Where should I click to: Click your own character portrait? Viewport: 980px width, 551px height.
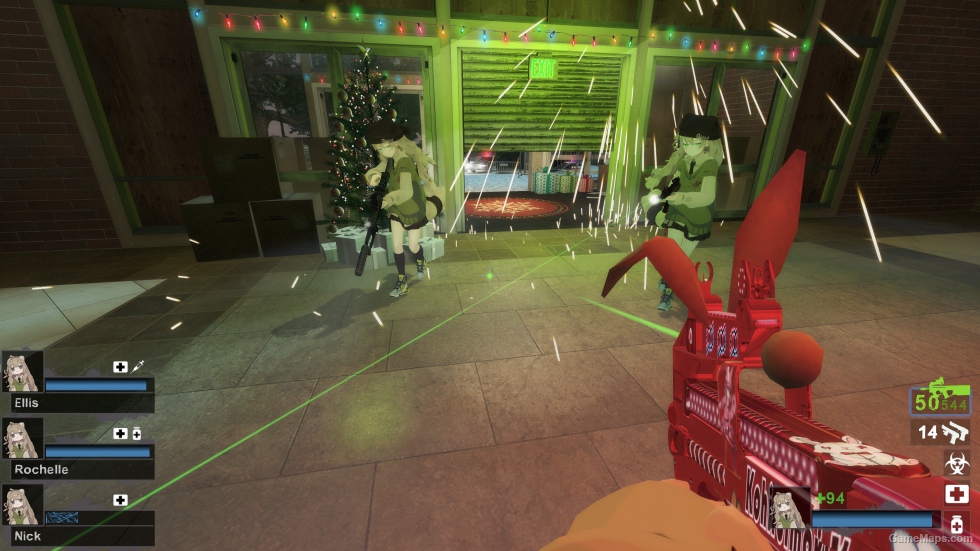point(789,508)
